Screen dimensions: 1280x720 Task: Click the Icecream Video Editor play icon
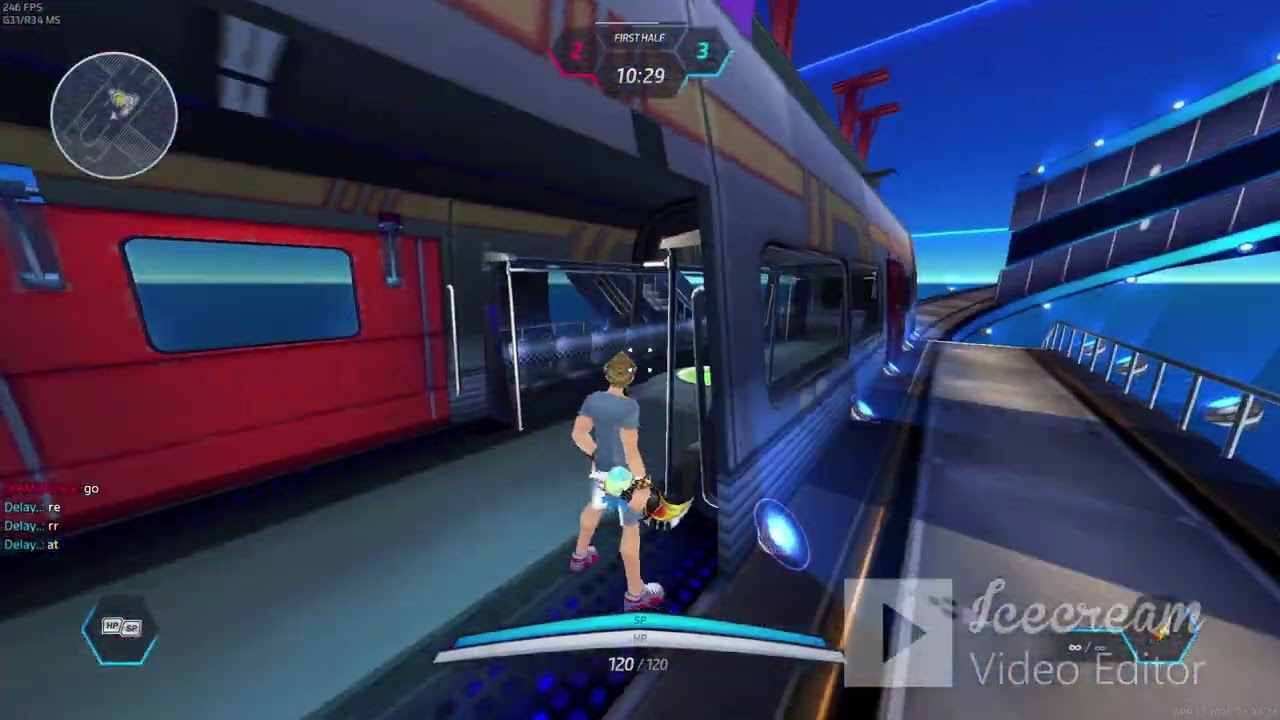click(898, 633)
